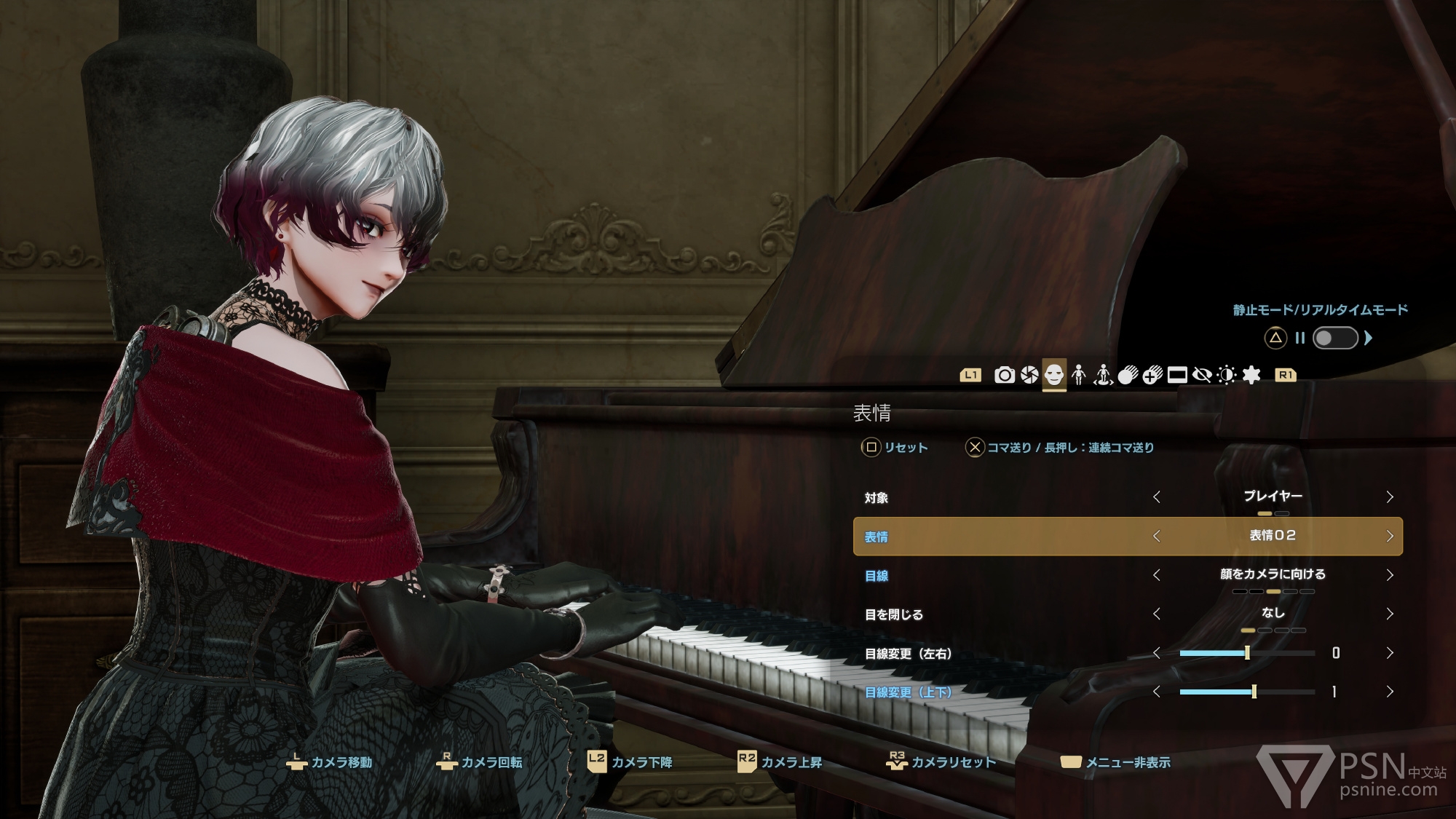Click left arrow on 目を閉じる row
The width and height of the screenshot is (1456, 819).
pos(1157,614)
